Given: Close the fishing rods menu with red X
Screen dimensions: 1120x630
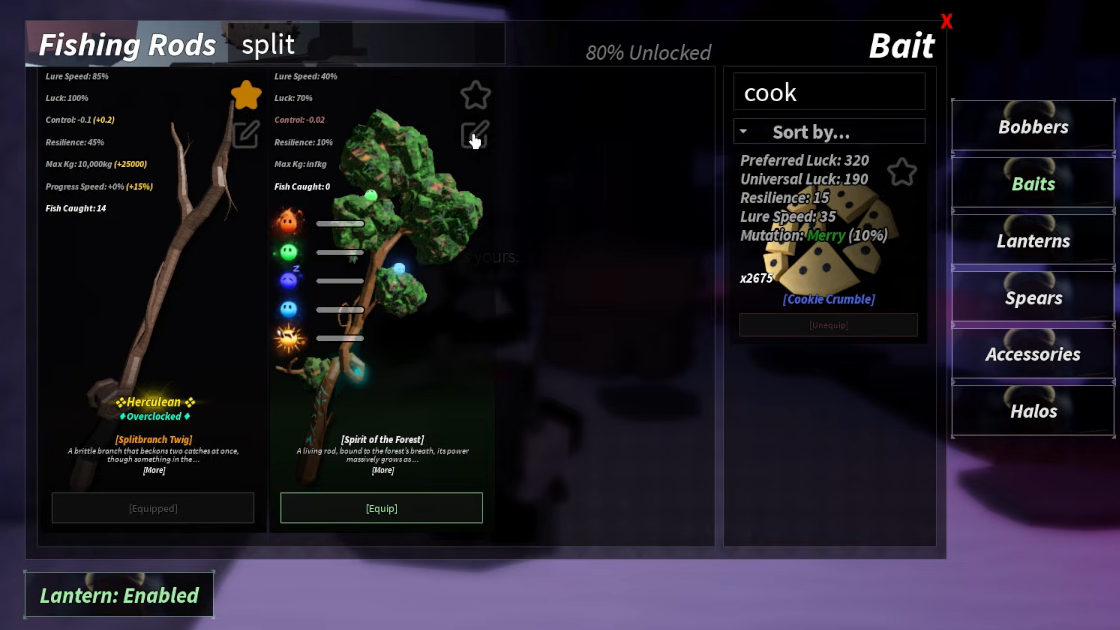Looking at the screenshot, I should click(x=946, y=22).
